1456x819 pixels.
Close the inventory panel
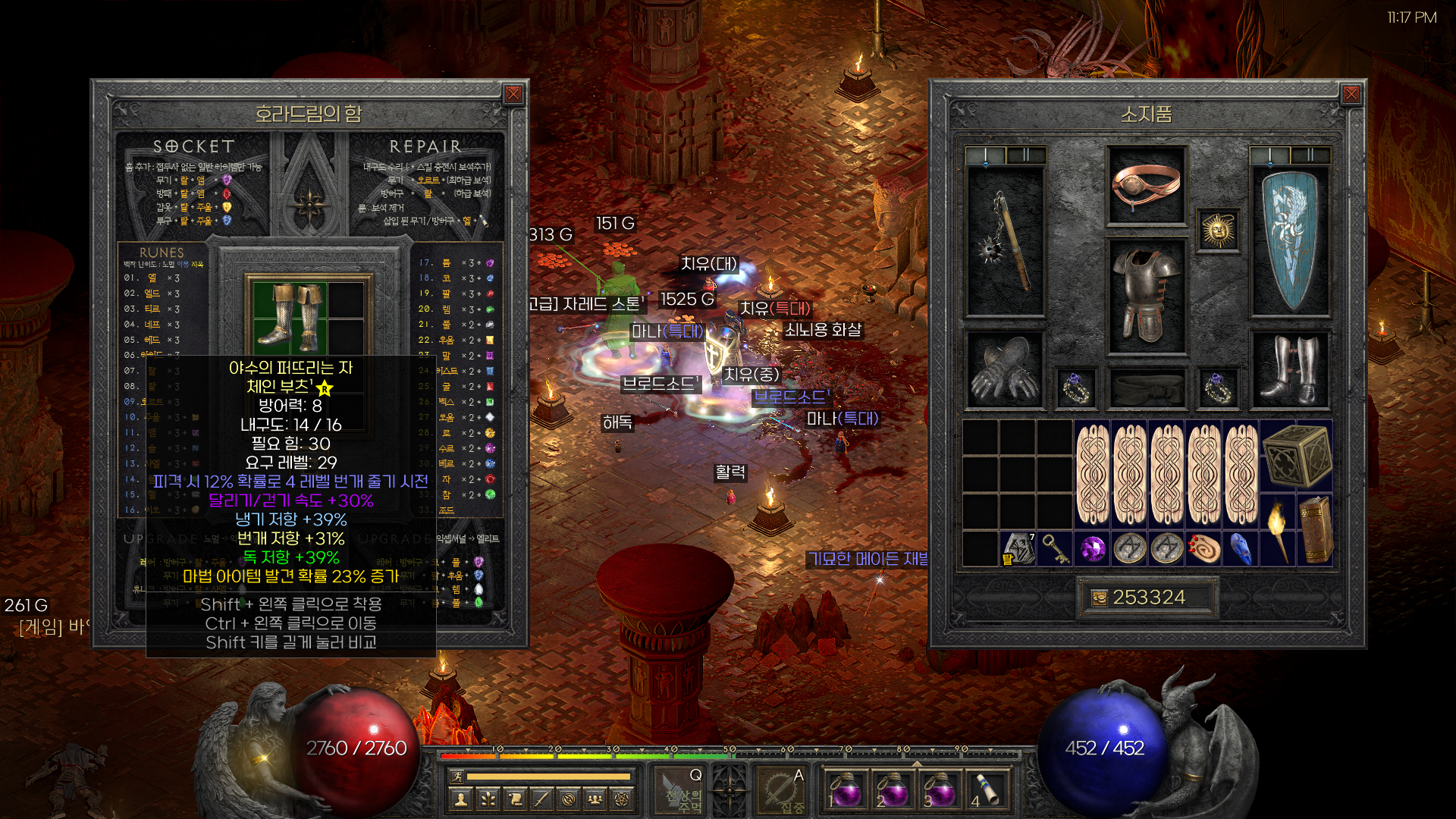1351,94
